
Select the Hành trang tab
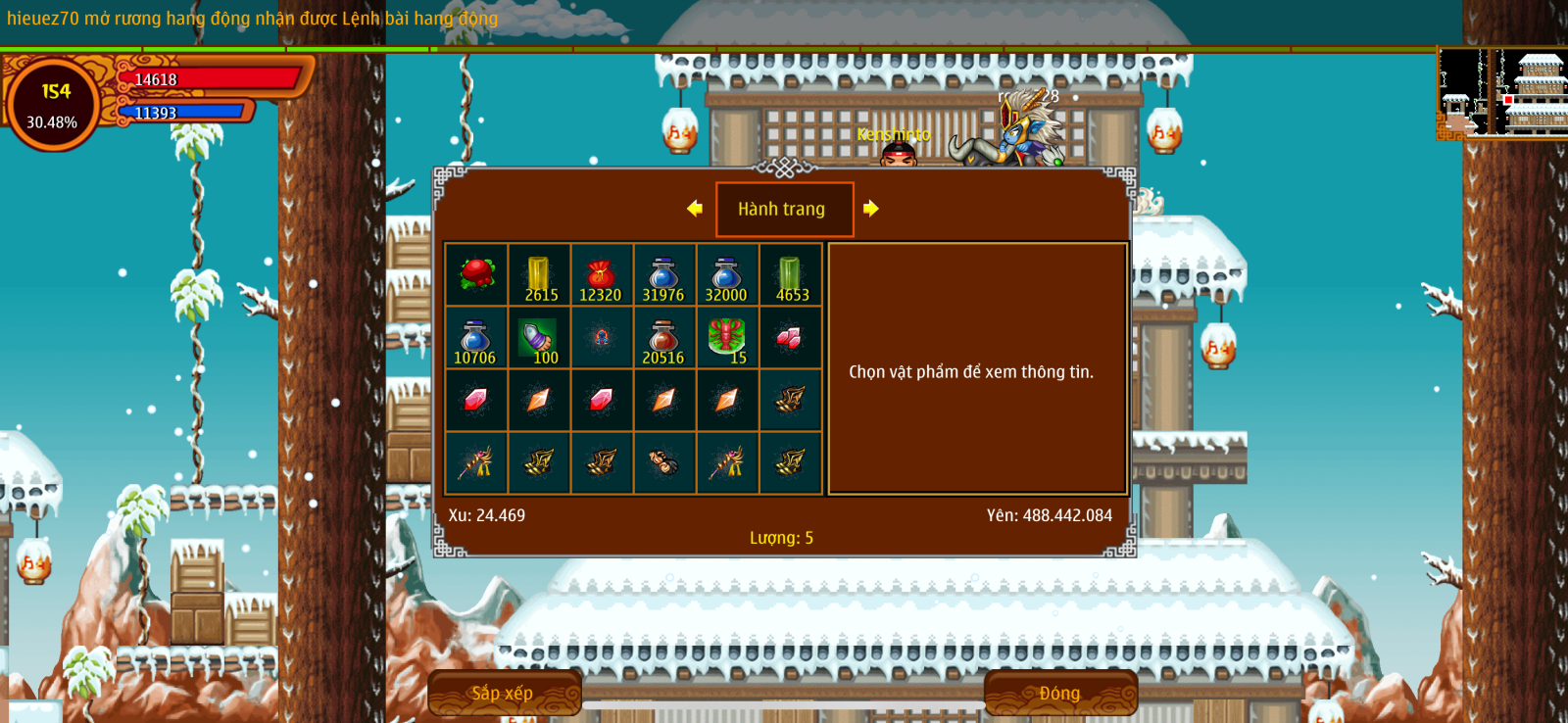pos(783,209)
